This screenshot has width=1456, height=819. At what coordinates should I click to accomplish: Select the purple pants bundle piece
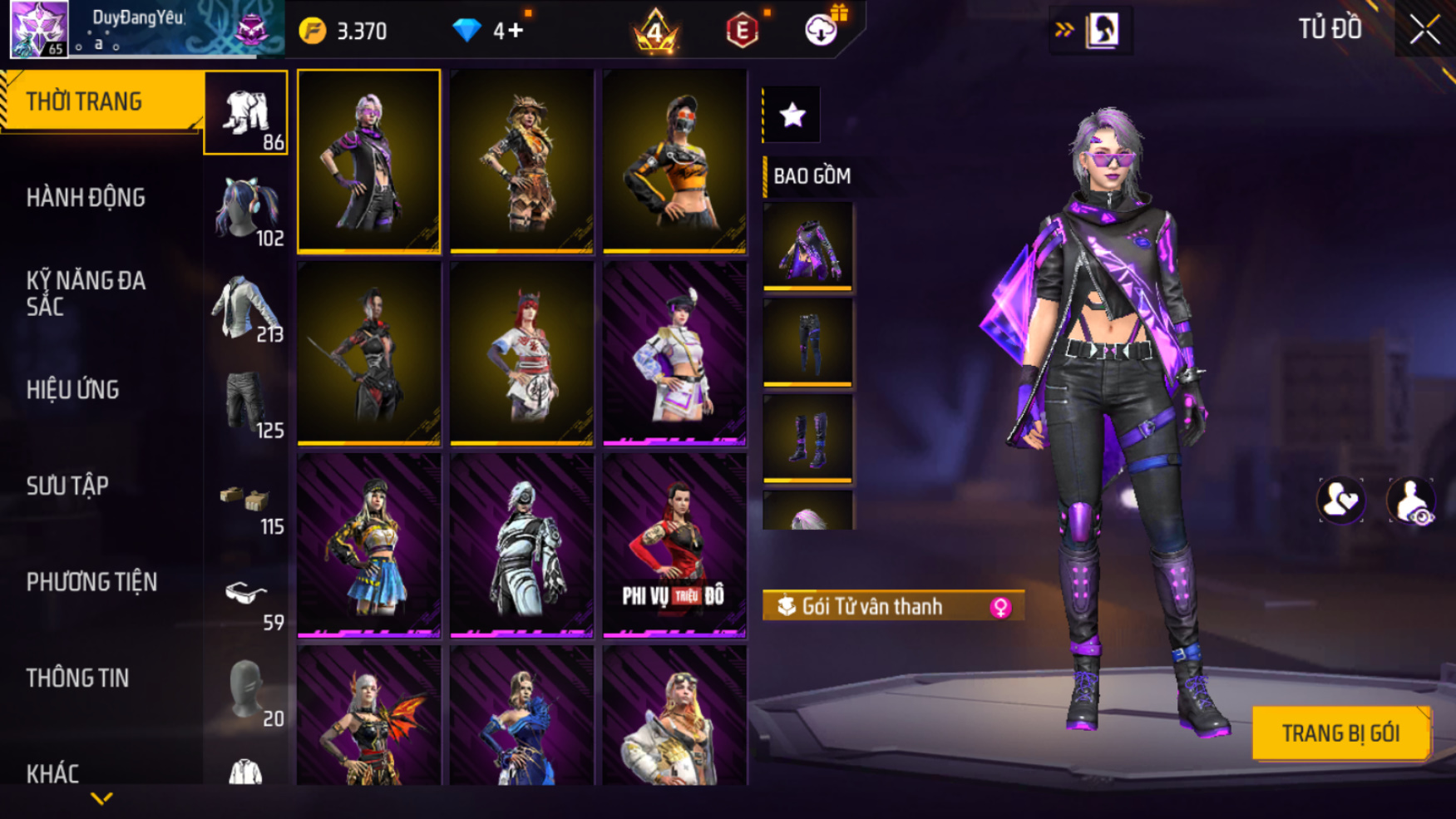(x=807, y=343)
